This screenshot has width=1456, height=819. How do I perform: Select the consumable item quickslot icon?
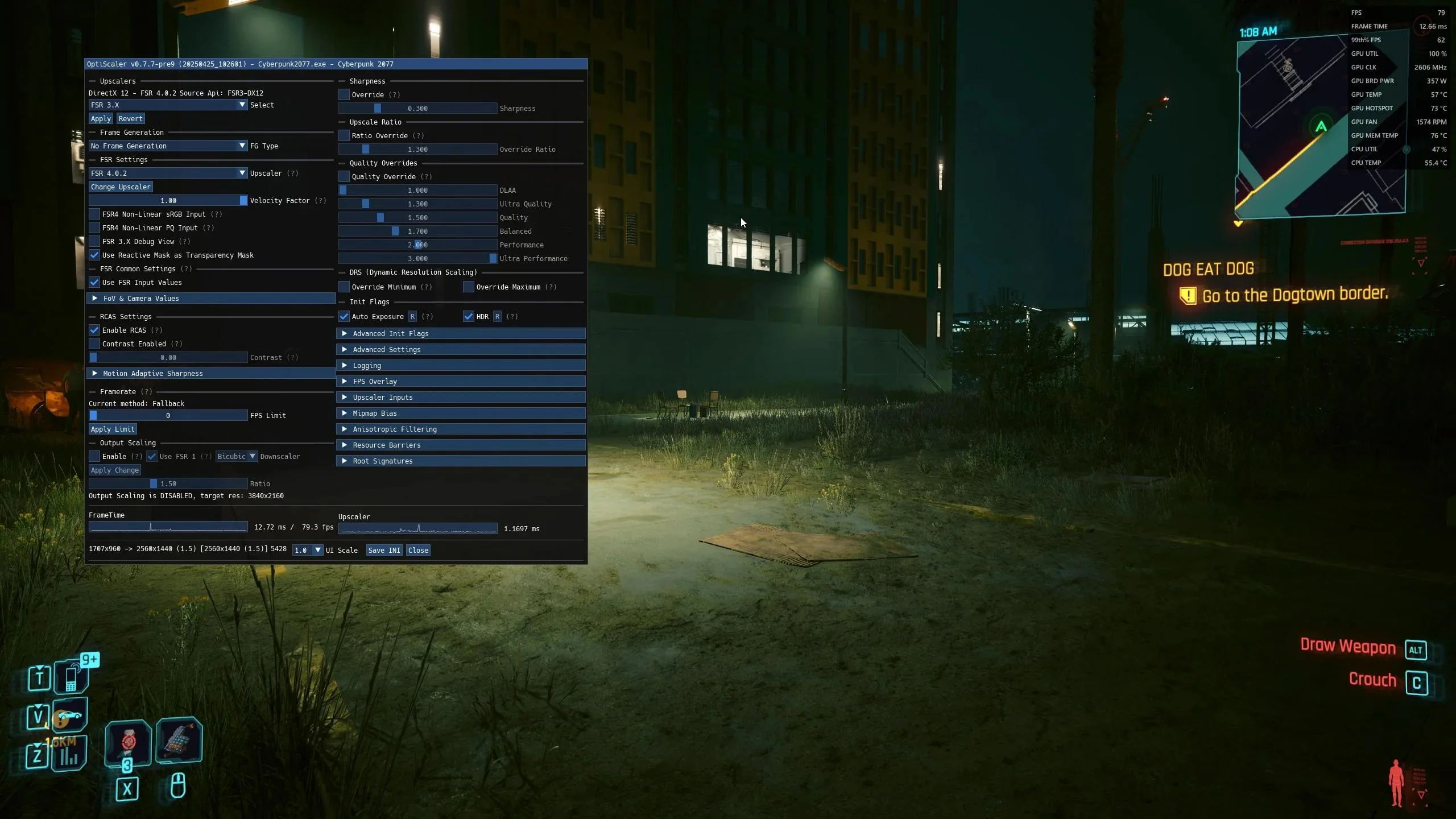point(179,739)
